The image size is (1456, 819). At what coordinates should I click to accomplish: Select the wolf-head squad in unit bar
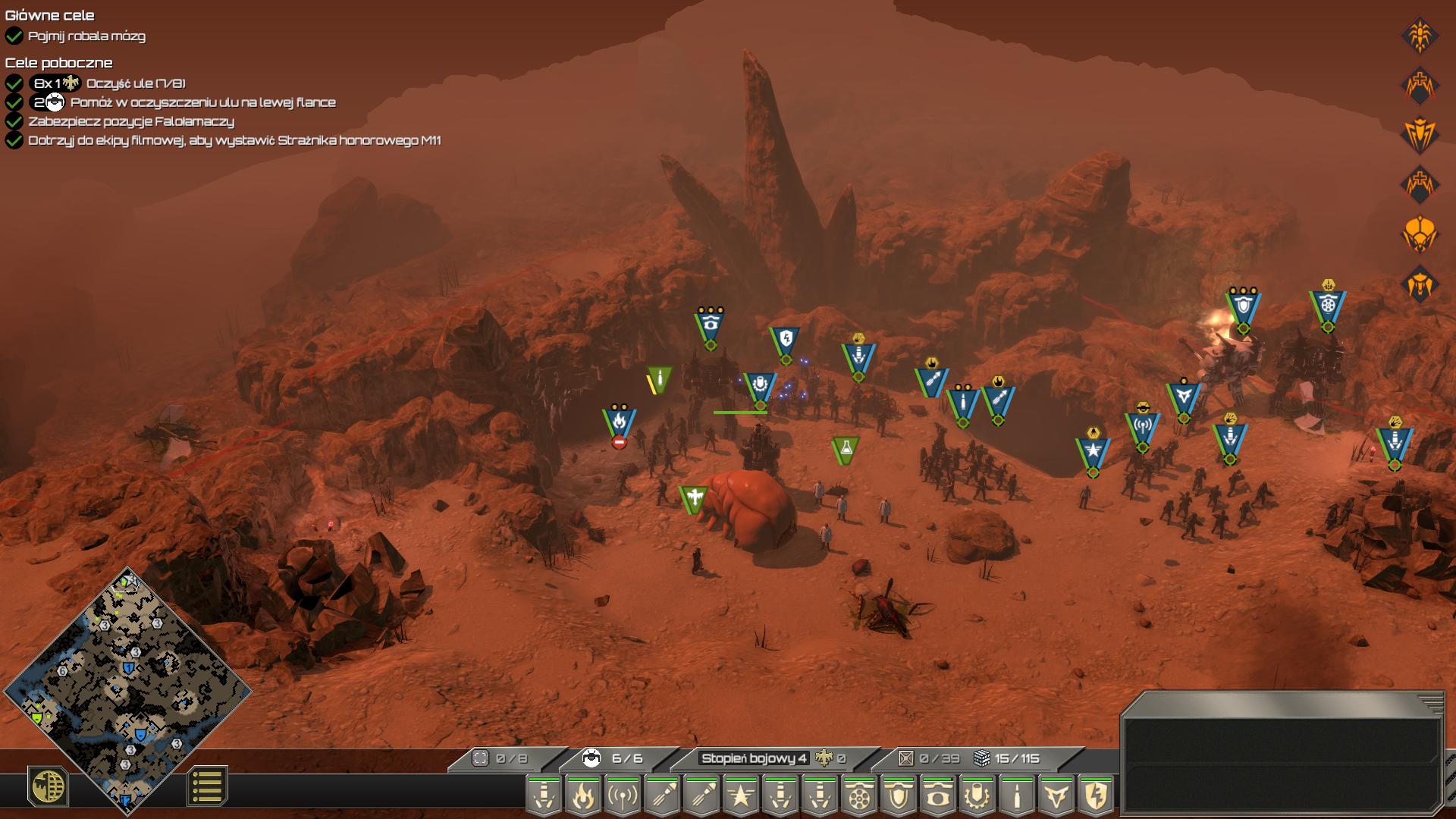(1056, 796)
